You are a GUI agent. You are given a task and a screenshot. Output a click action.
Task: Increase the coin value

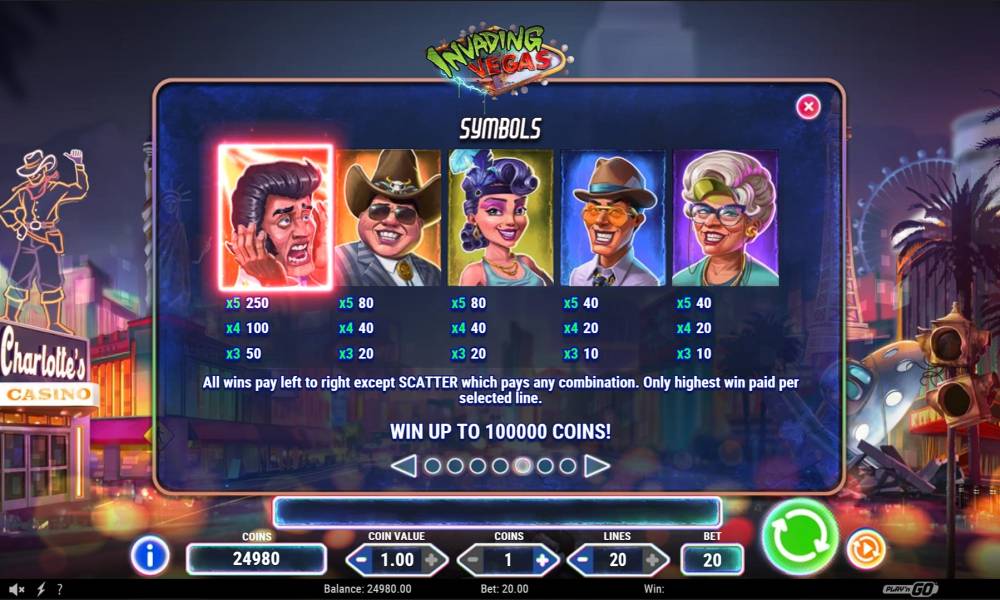(x=430, y=560)
